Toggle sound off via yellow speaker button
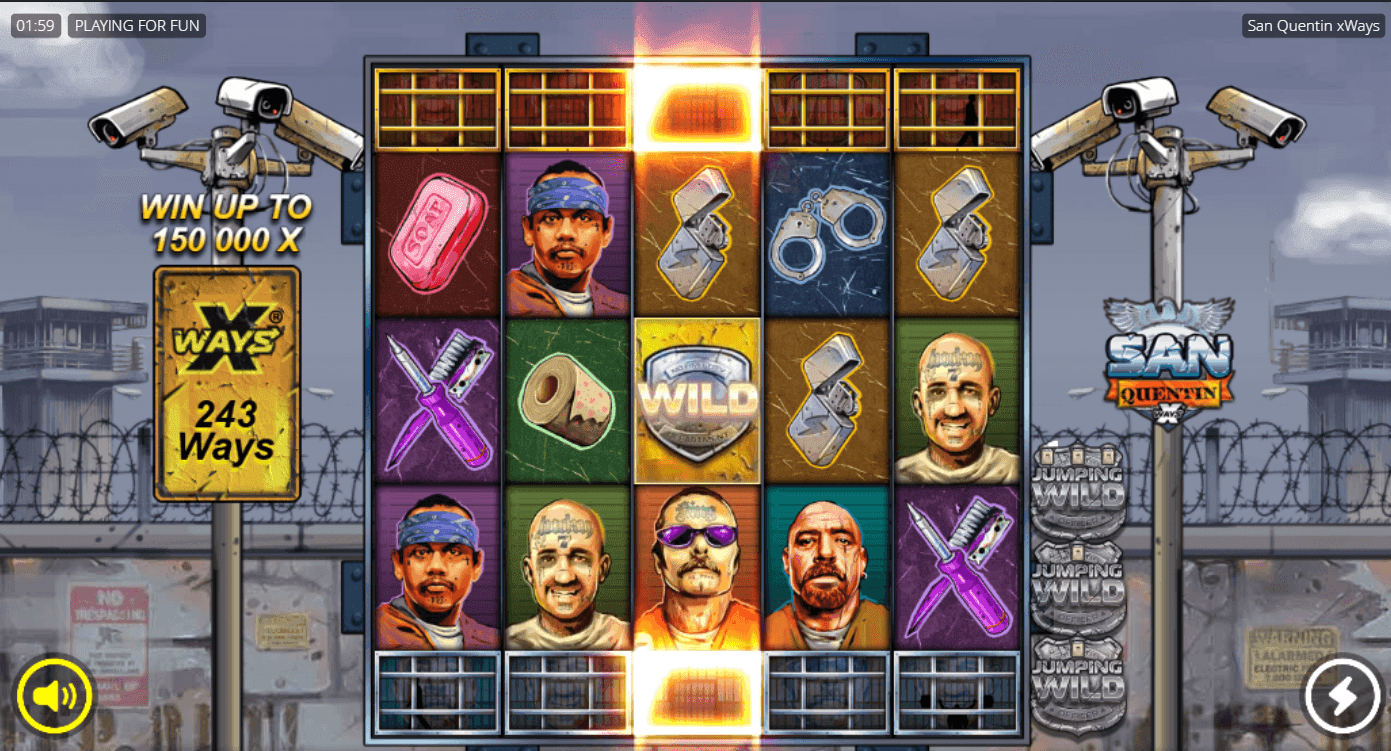 click(55, 696)
